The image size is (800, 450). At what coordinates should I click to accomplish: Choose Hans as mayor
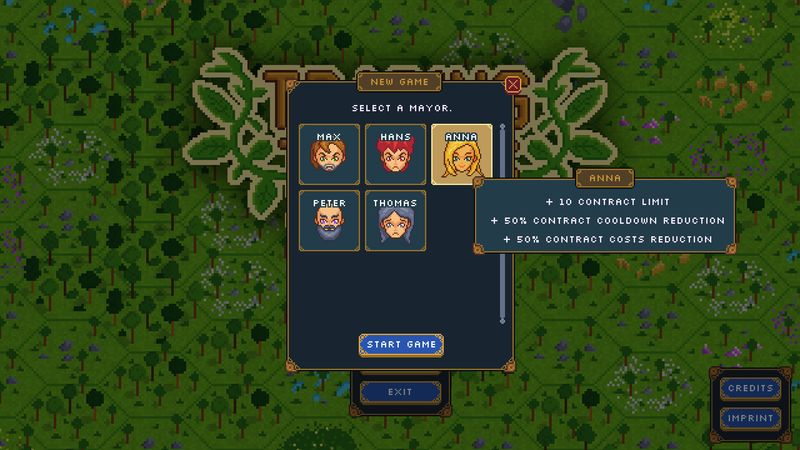[x=395, y=153]
